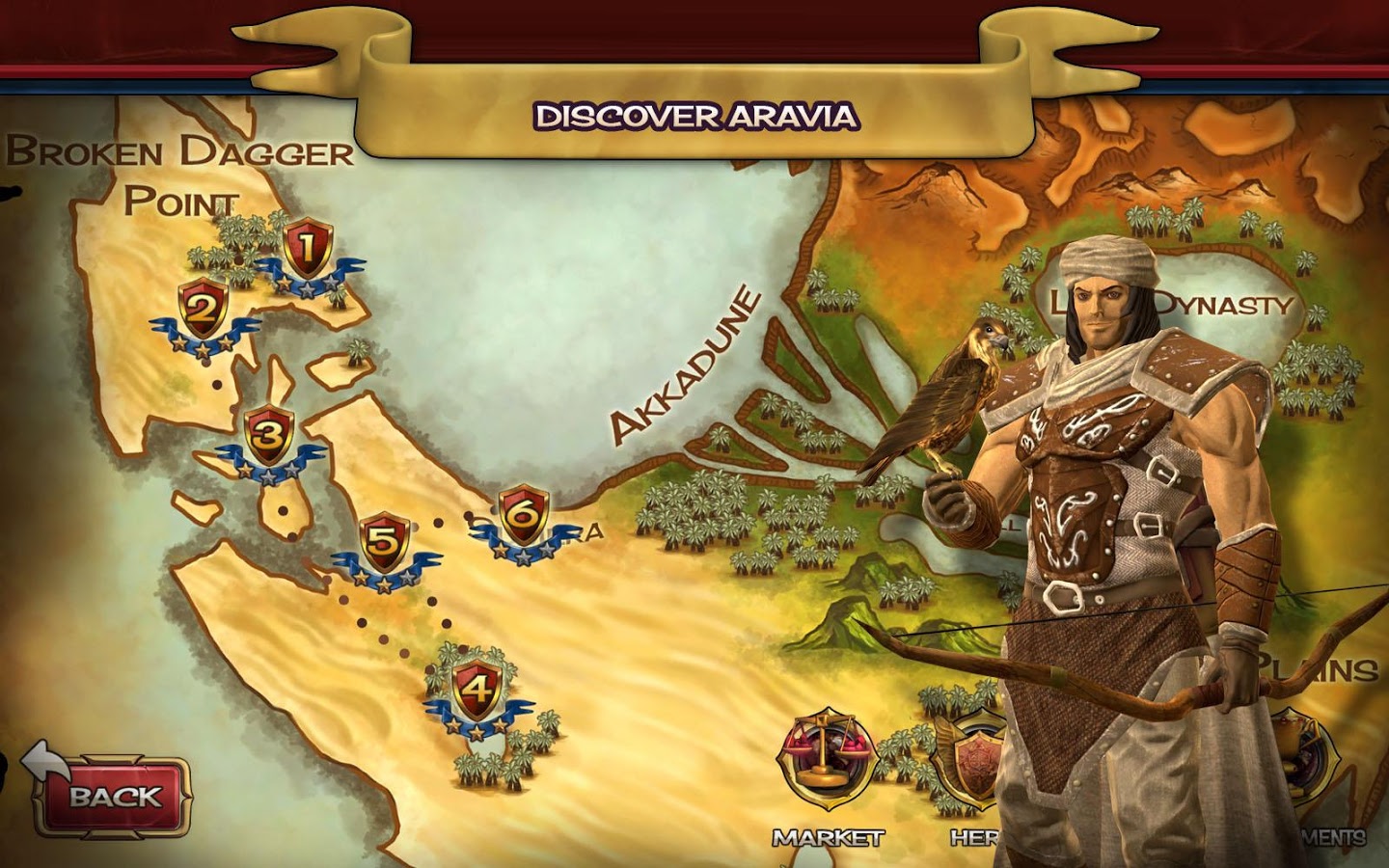Screen dimensions: 1389x868
Task: Enter level 3 shield marker
Action: coord(269,438)
